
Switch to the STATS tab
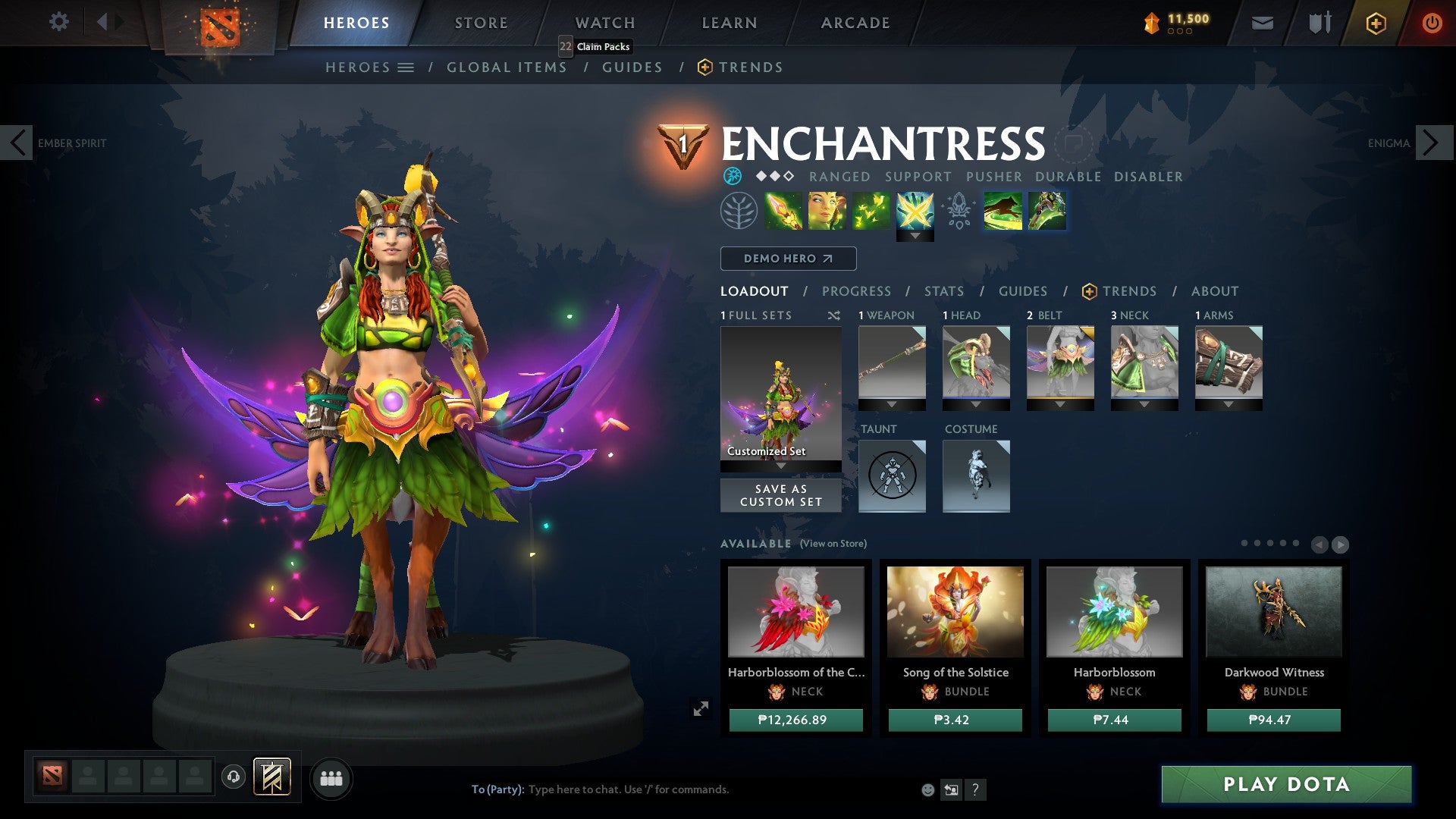(943, 291)
